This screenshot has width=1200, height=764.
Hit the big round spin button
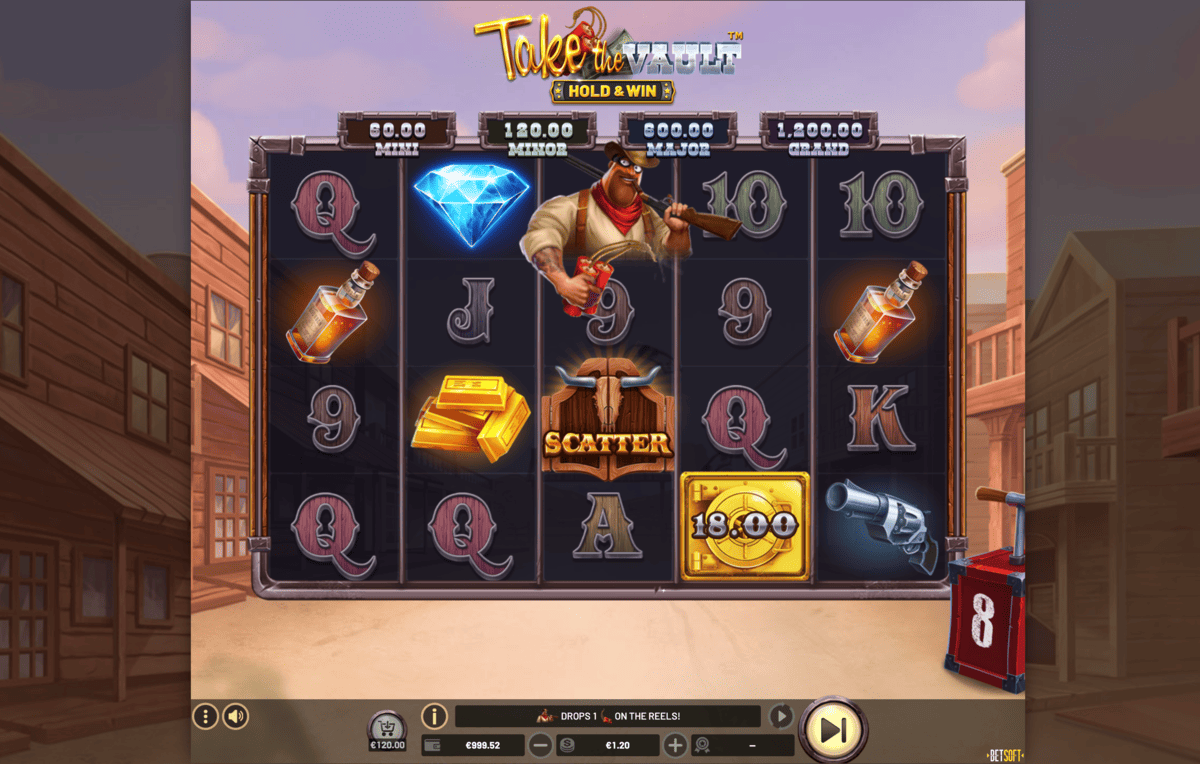pos(833,731)
